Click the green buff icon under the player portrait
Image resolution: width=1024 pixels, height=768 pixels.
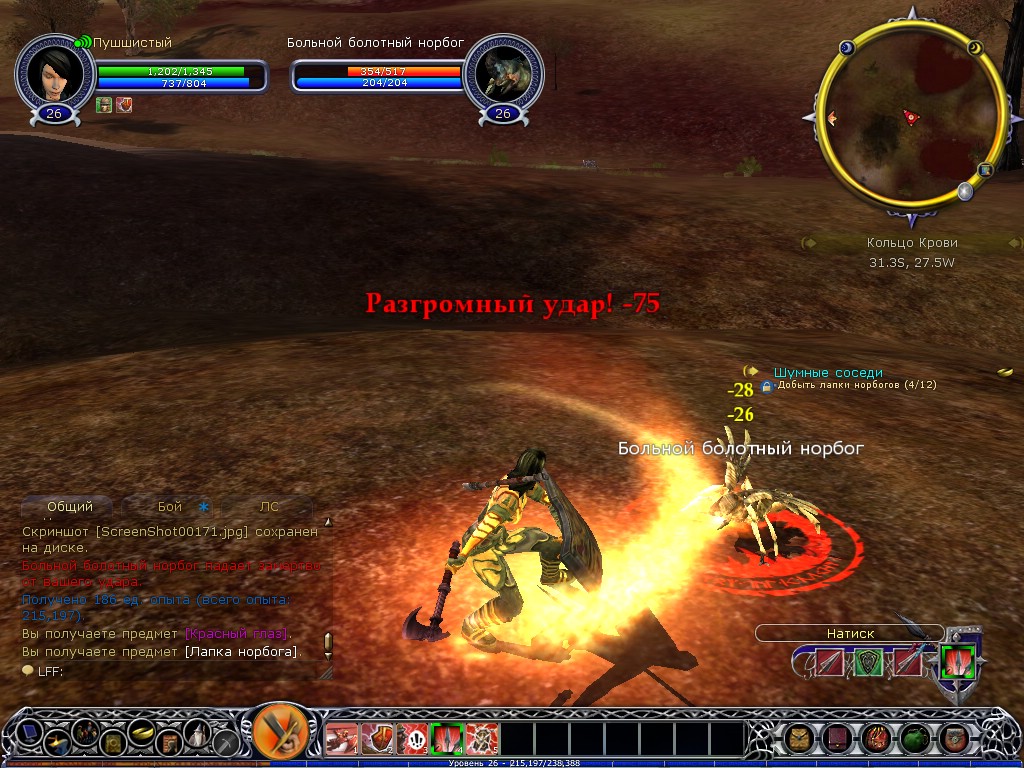tap(104, 105)
